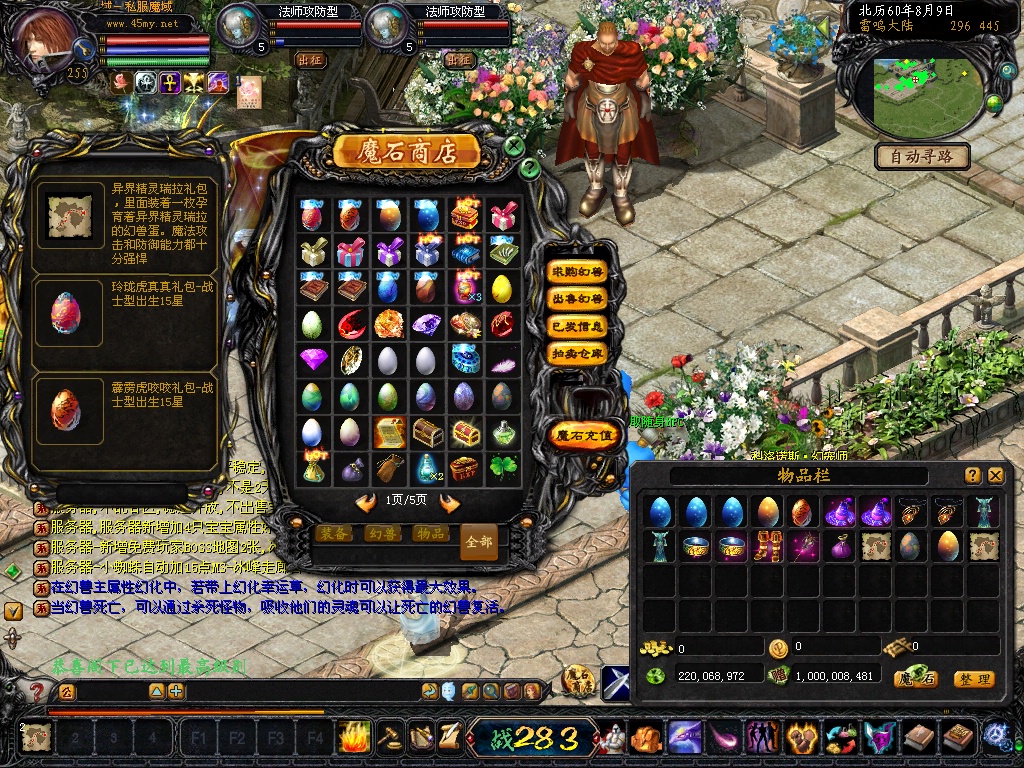Sort inventory with the 整理 button
This screenshot has width=1024, height=768.
(973, 679)
